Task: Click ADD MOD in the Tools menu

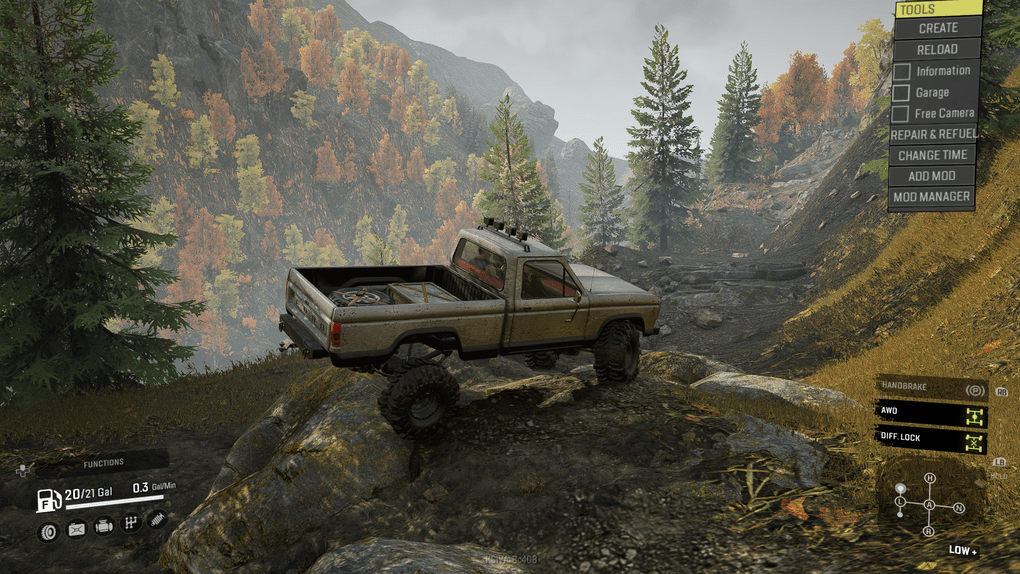Action: point(932,176)
